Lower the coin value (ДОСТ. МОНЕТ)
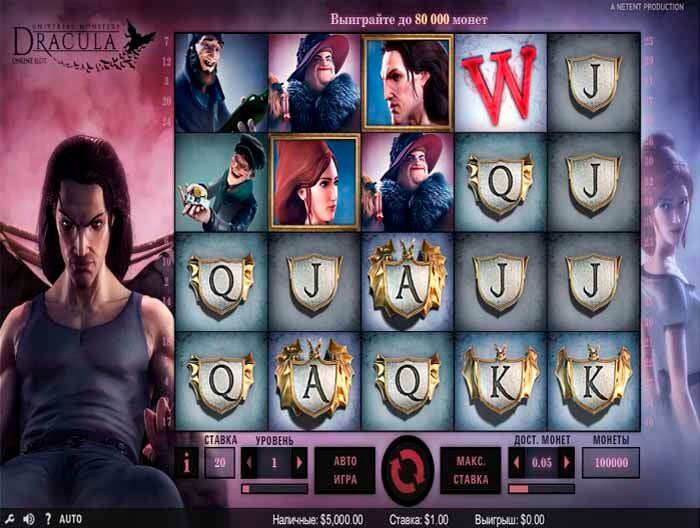 [516, 463]
